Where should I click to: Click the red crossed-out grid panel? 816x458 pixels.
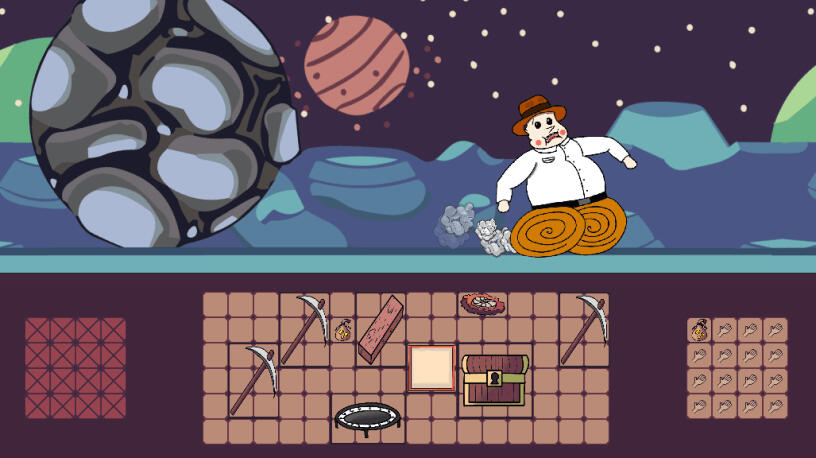point(76,368)
